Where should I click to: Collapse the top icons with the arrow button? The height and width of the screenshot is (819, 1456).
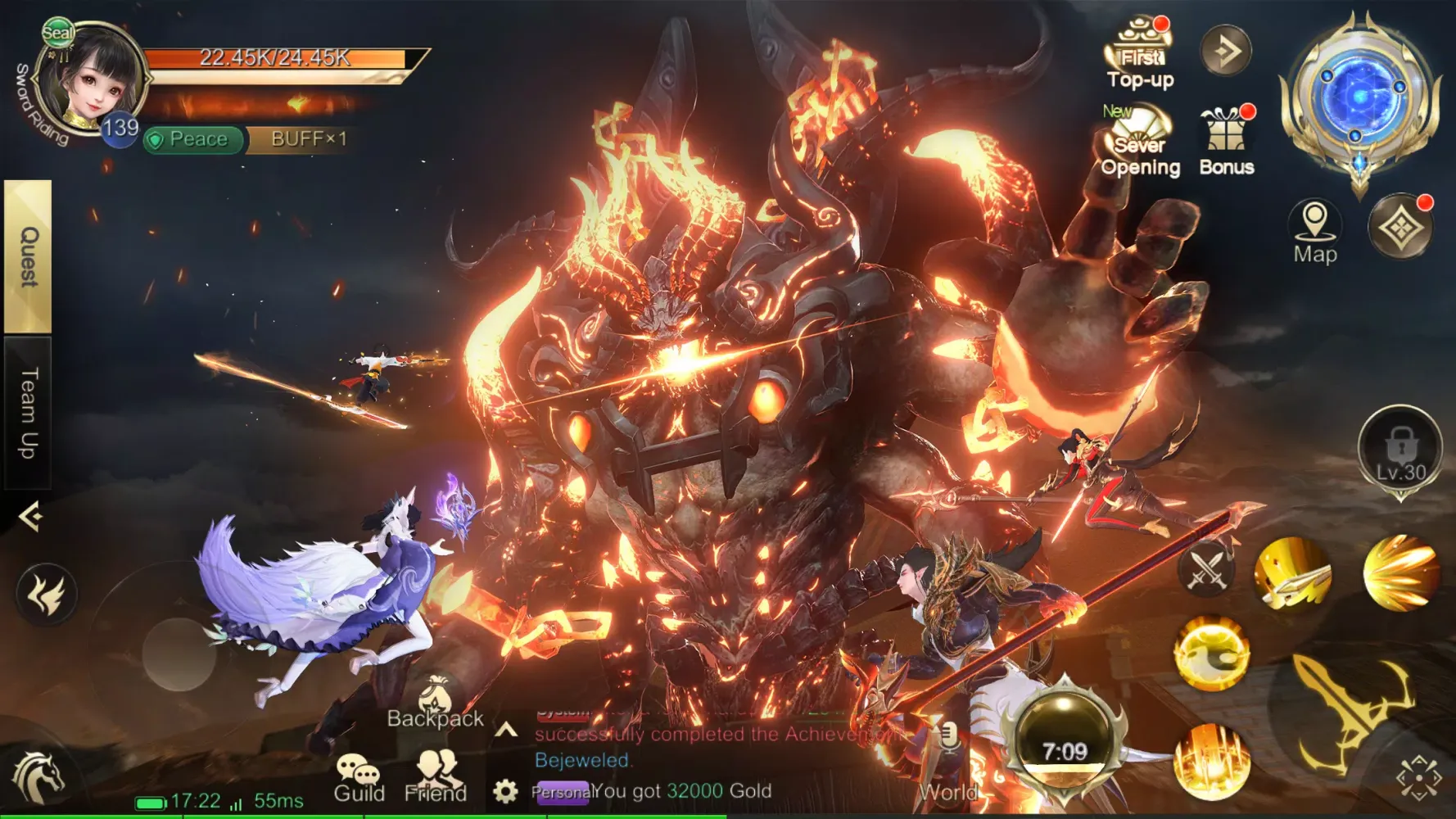click(1226, 51)
